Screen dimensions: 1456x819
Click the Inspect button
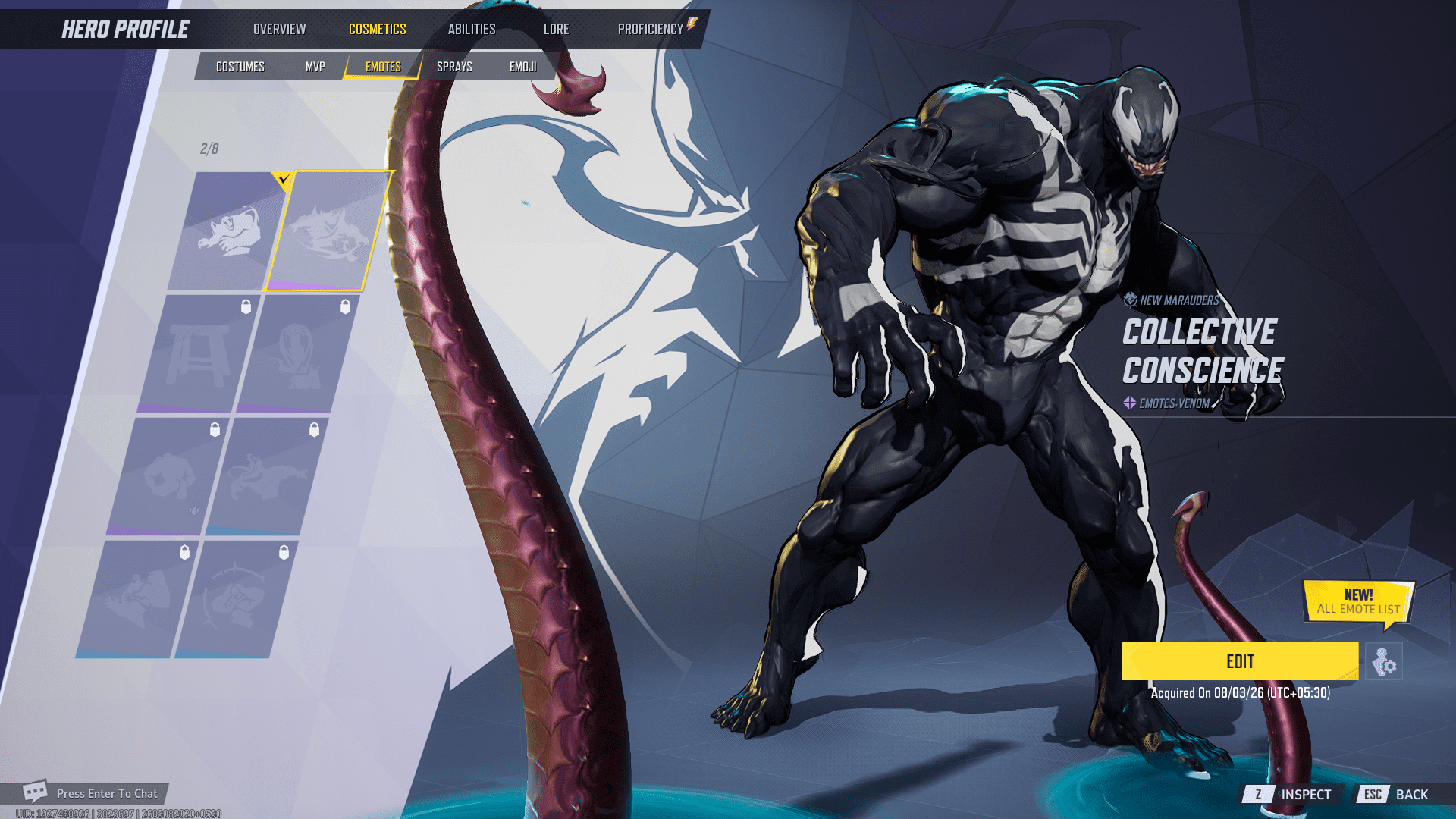[1290, 794]
